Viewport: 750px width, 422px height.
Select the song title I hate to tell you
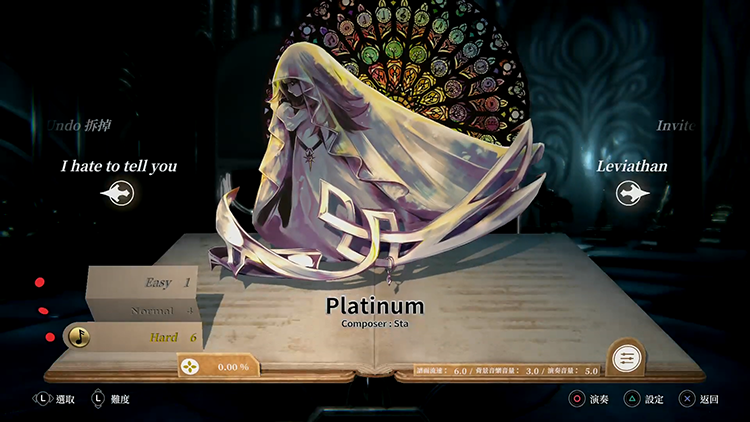pos(118,166)
